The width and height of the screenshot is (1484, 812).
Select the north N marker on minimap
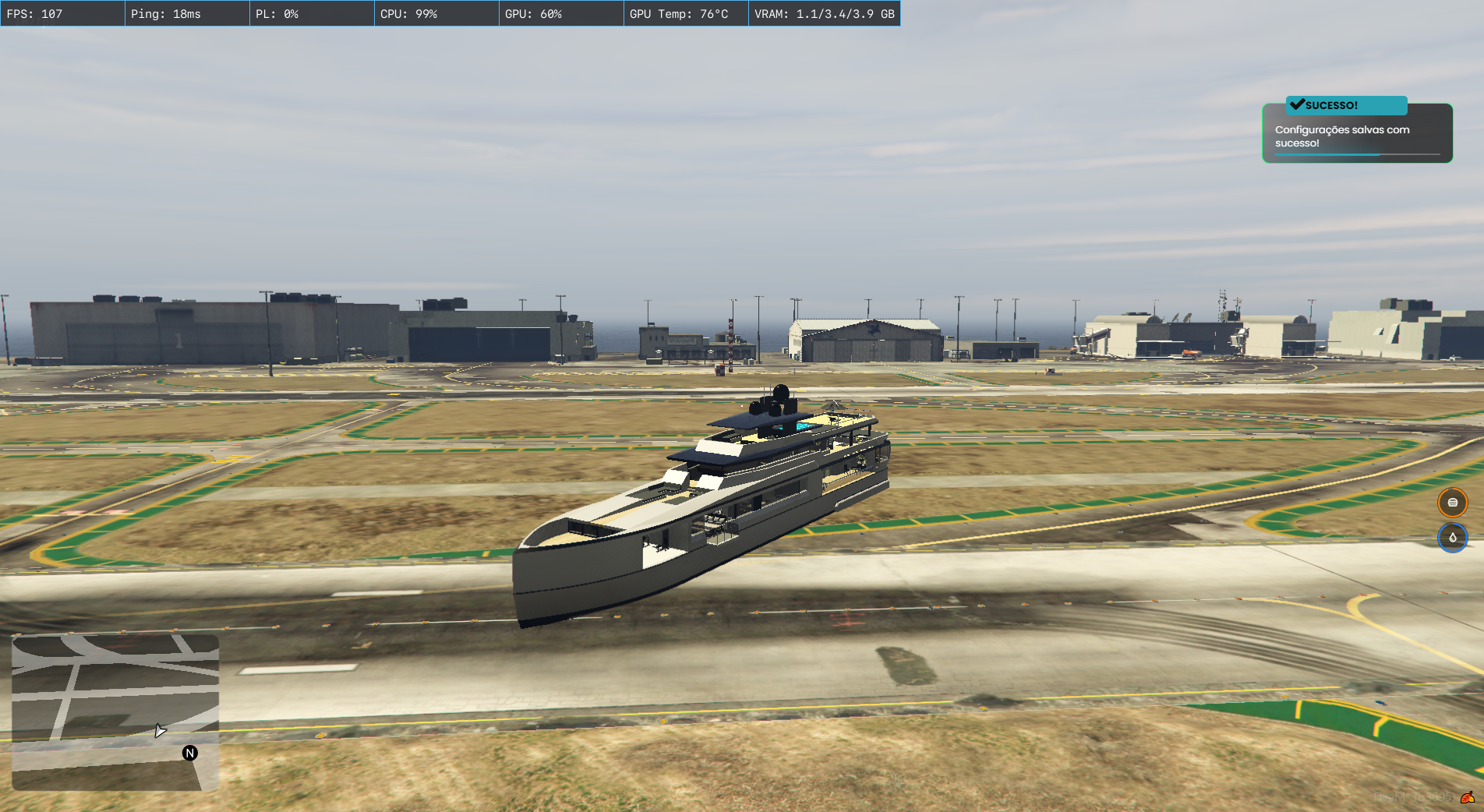[x=189, y=753]
